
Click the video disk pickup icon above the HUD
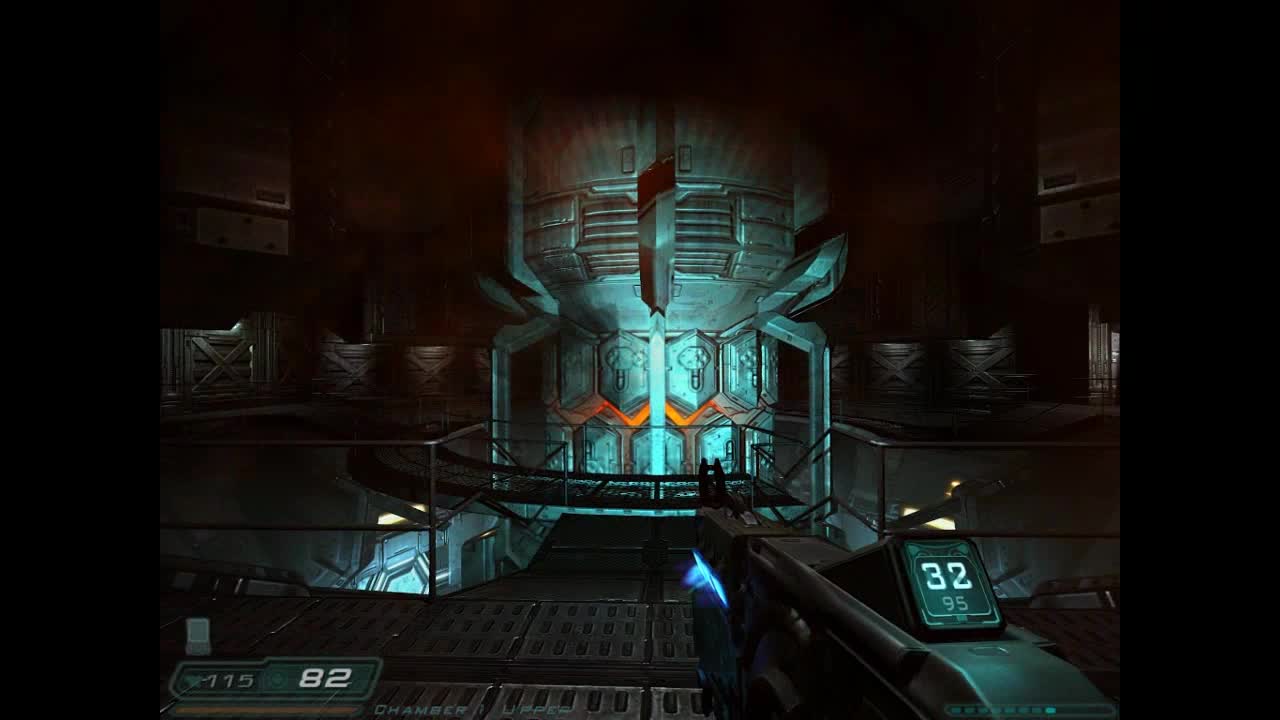coord(198,634)
